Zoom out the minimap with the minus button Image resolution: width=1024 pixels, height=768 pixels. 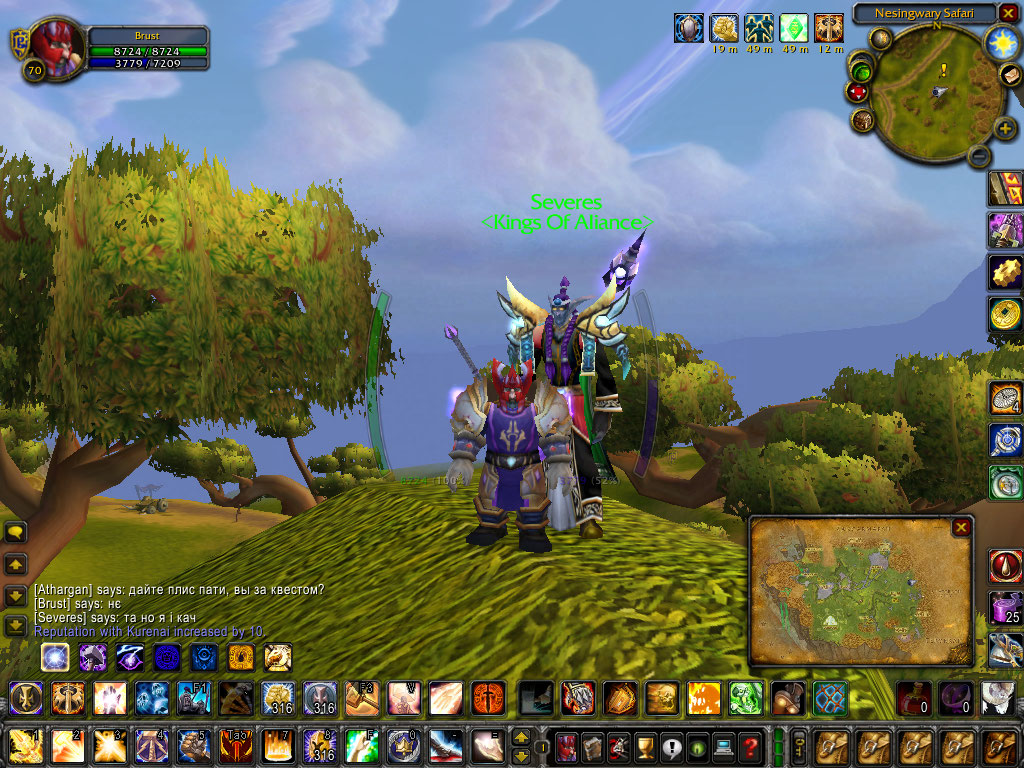point(979,155)
